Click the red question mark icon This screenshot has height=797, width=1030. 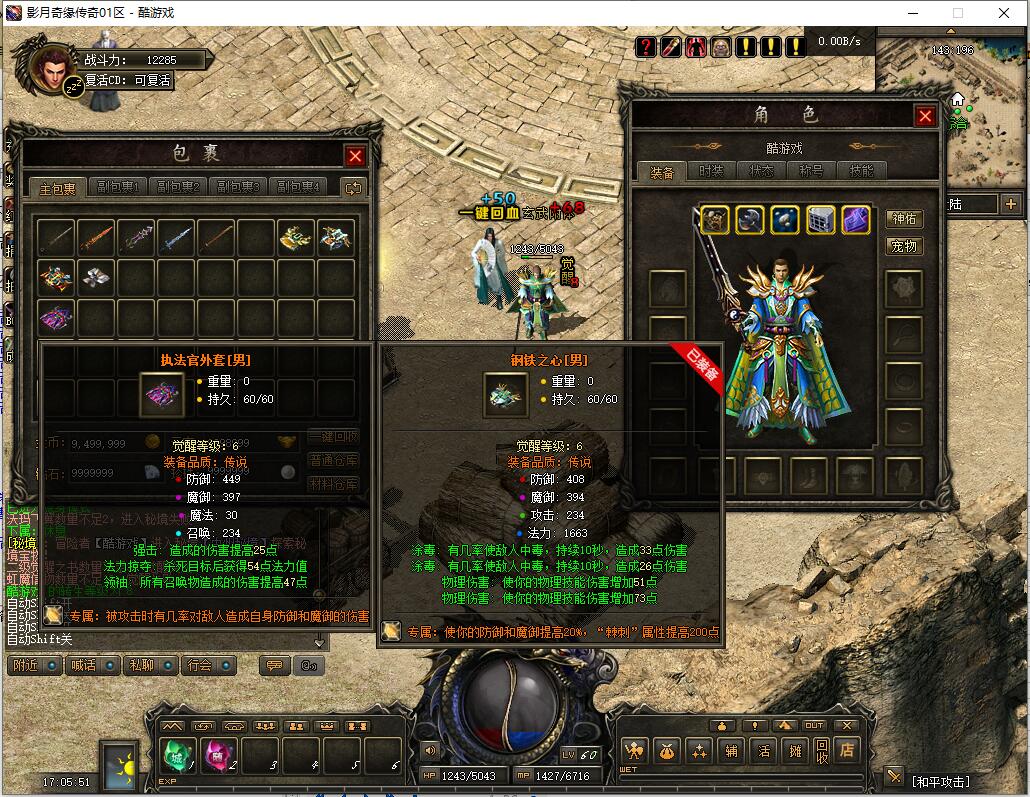pyautogui.click(x=646, y=46)
